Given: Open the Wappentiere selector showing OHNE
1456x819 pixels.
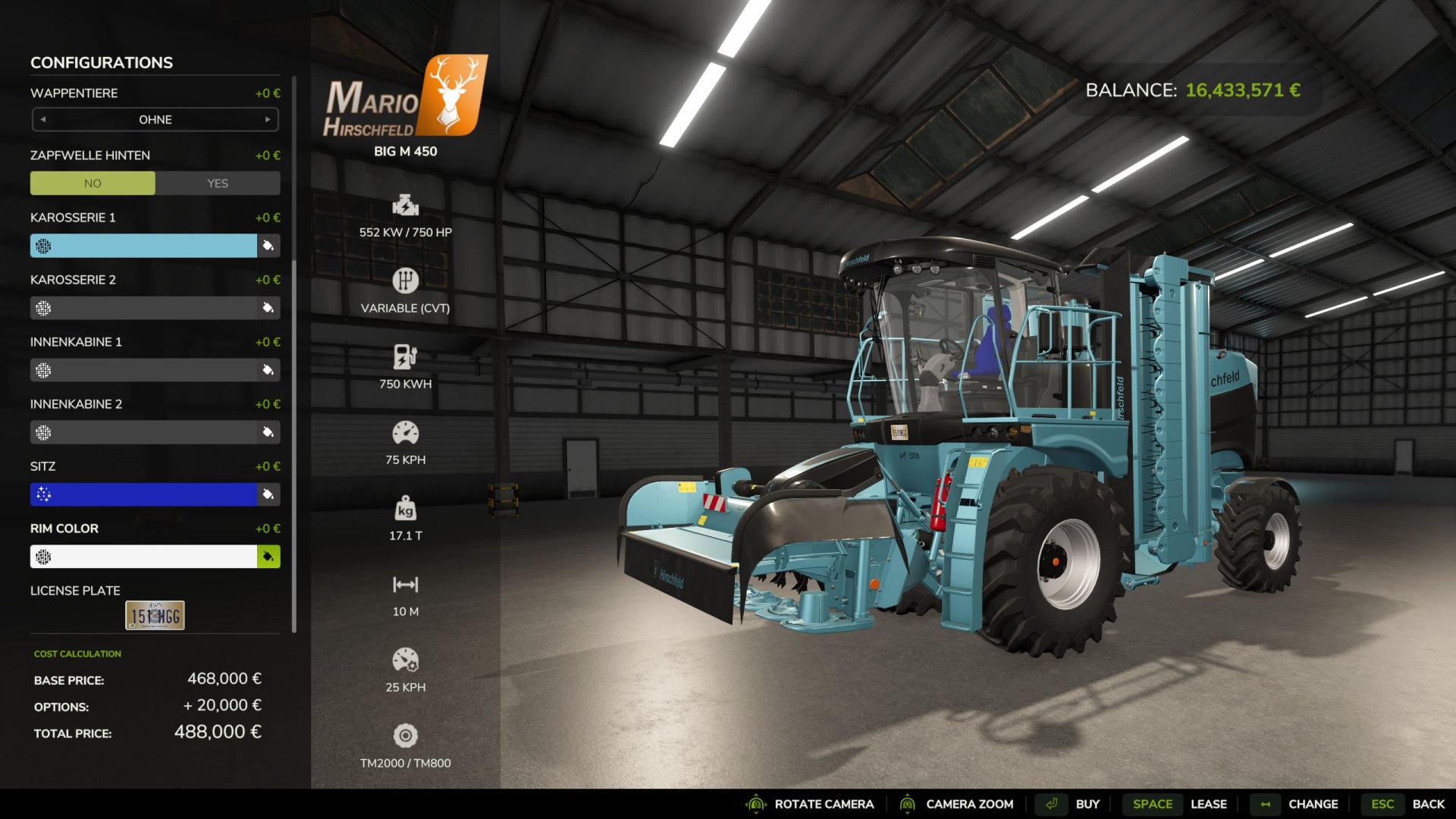Looking at the screenshot, I should [x=154, y=119].
